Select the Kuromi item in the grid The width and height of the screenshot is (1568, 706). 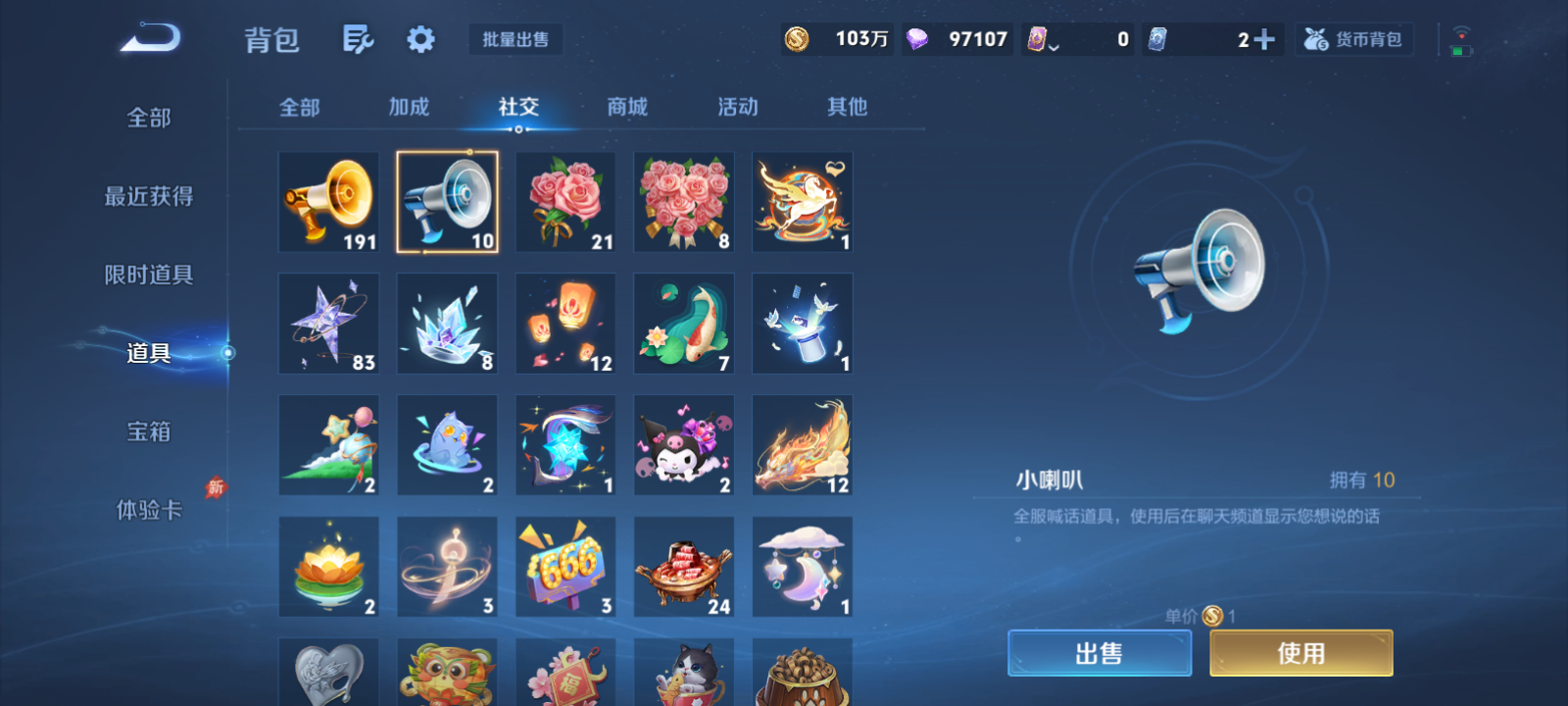click(684, 444)
